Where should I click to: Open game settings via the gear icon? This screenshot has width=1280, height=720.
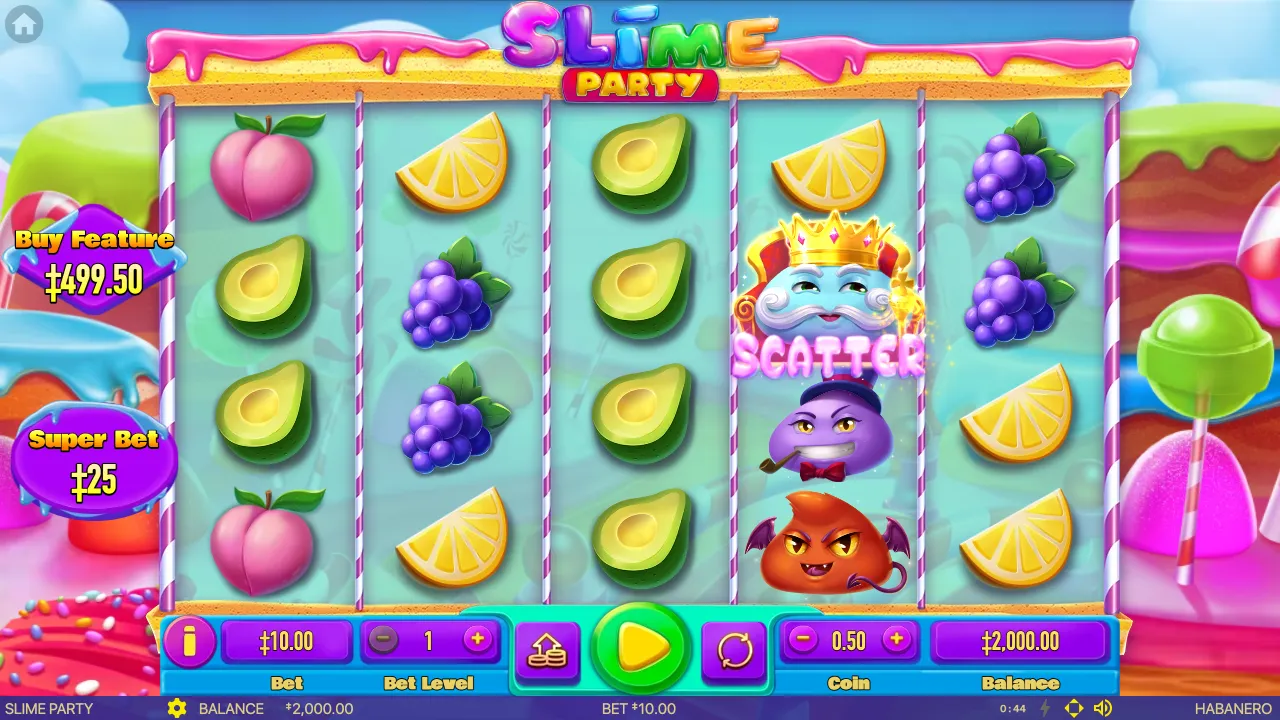pos(178,708)
